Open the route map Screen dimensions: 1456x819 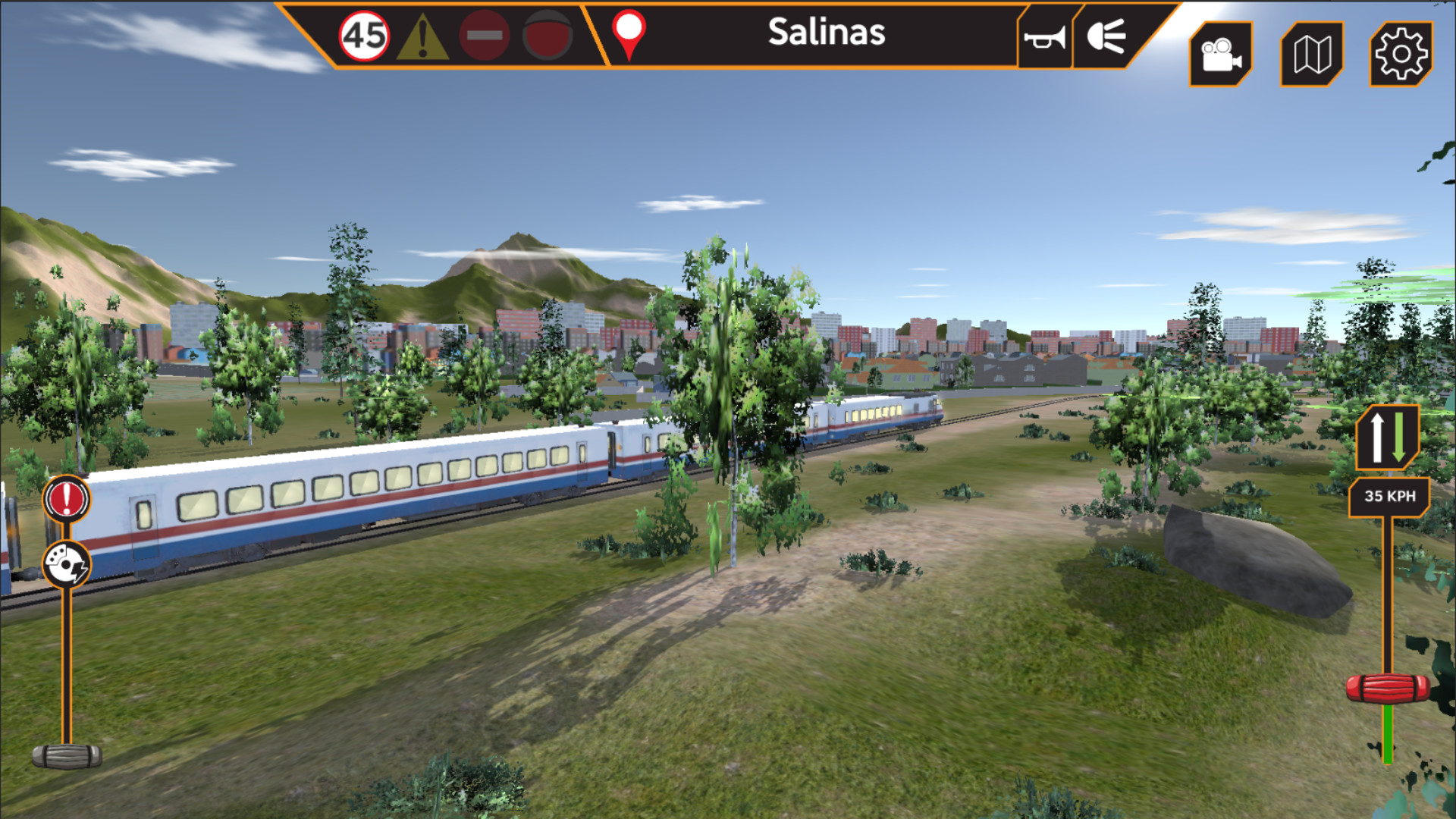(x=1310, y=55)
